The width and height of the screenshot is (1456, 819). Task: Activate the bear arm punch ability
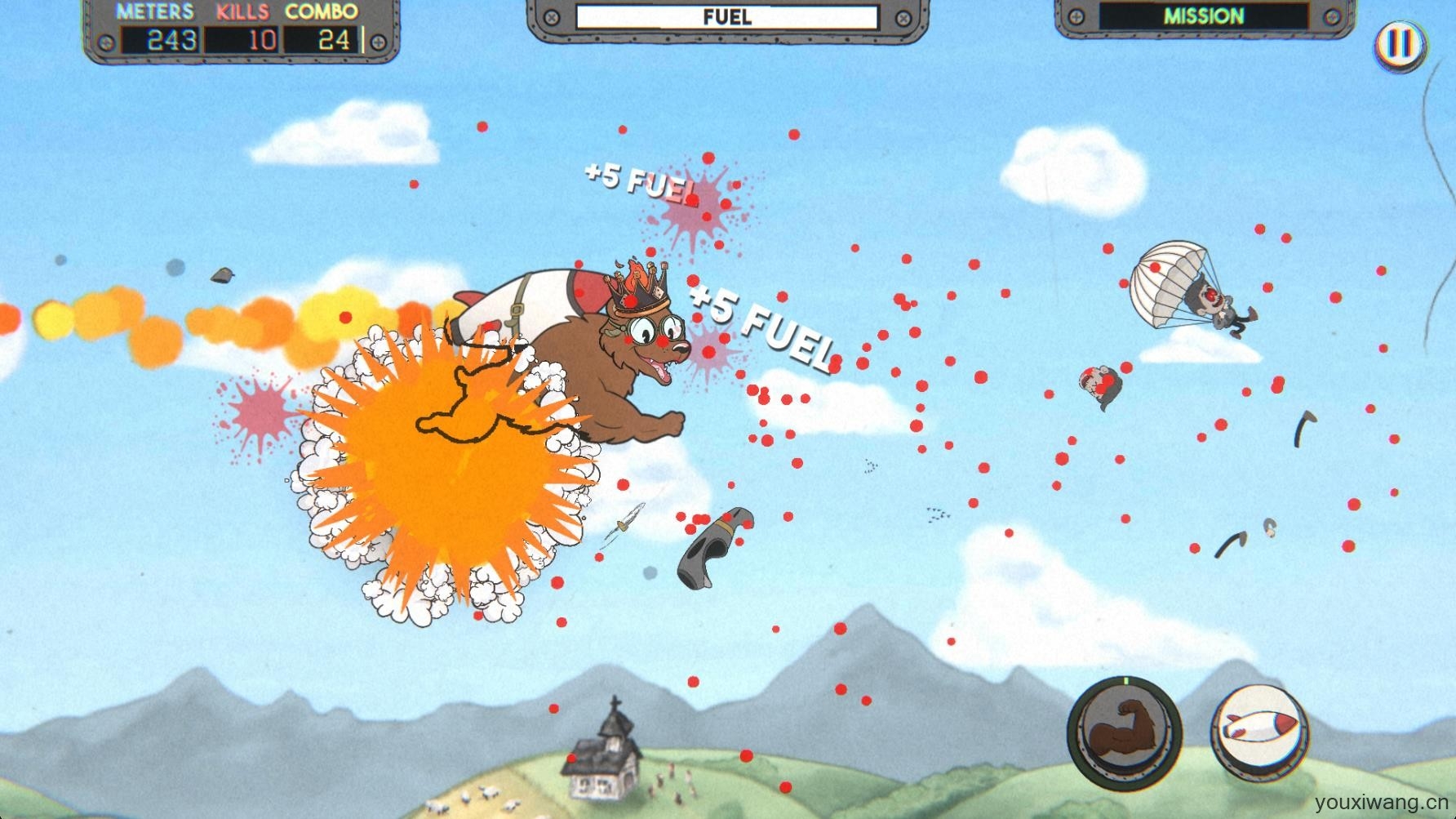click(x=1125, y=727)
